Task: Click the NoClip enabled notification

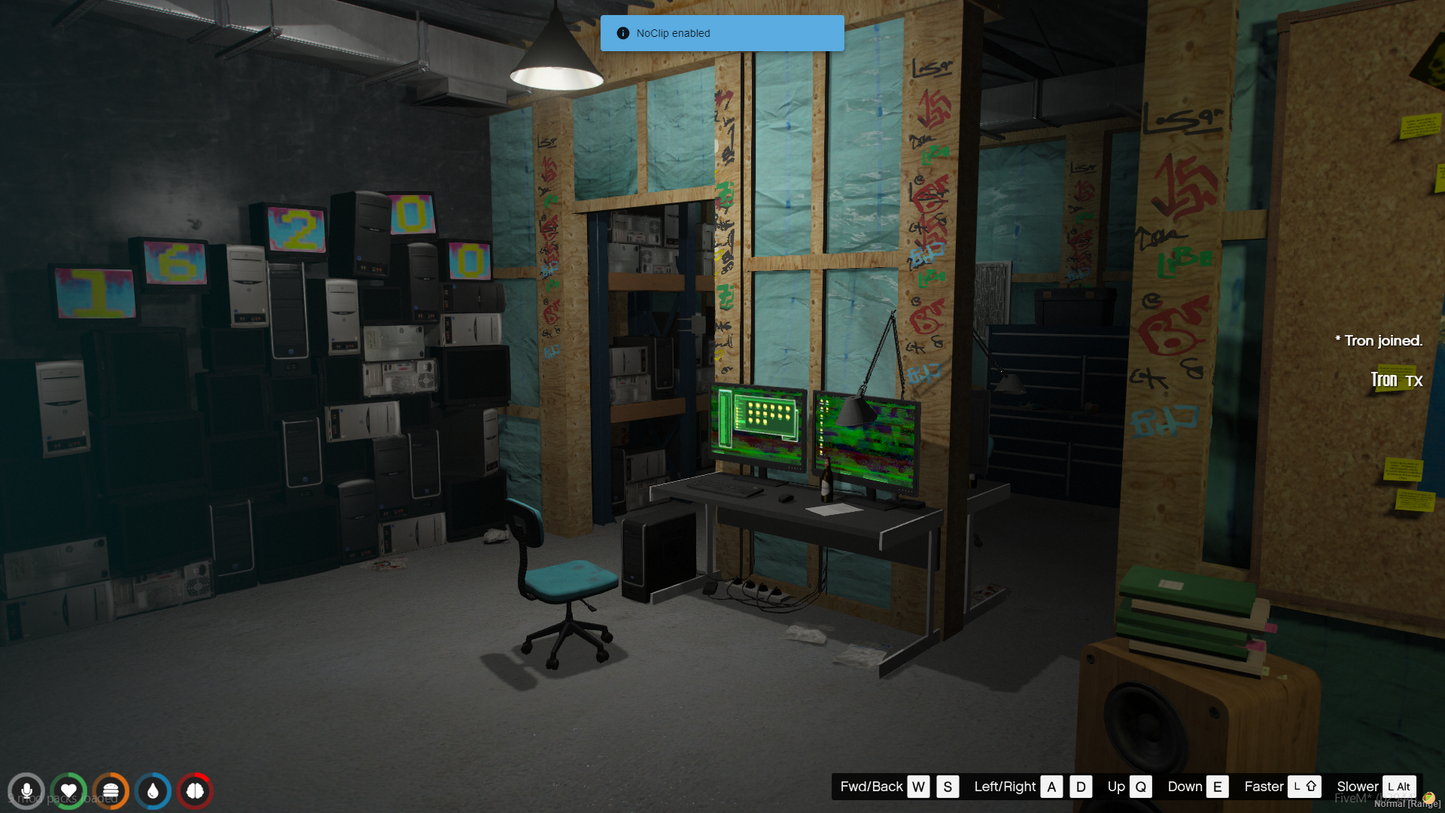Action: point(722,33)
